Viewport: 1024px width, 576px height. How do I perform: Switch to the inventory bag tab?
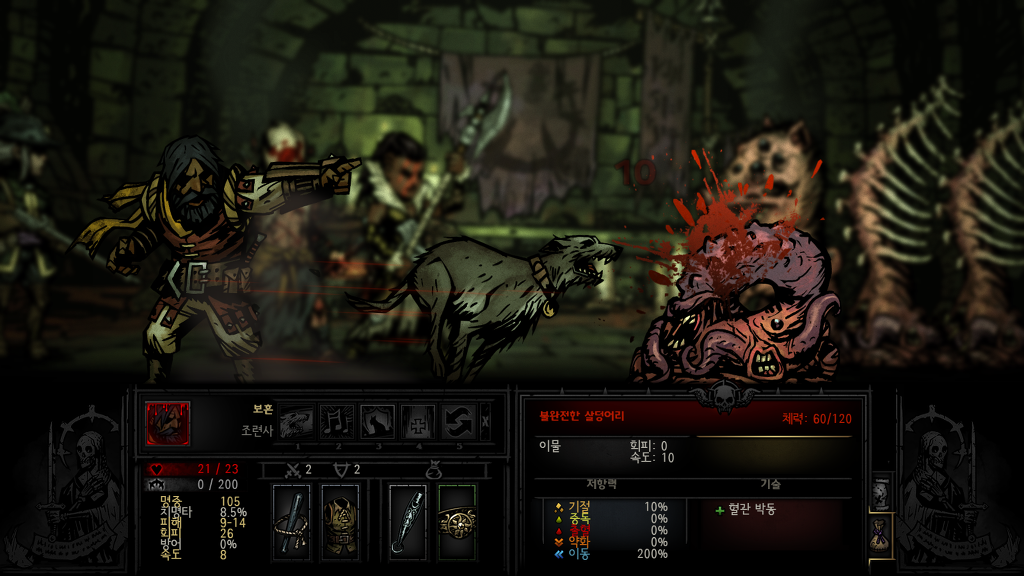click(x=881, y=535)
